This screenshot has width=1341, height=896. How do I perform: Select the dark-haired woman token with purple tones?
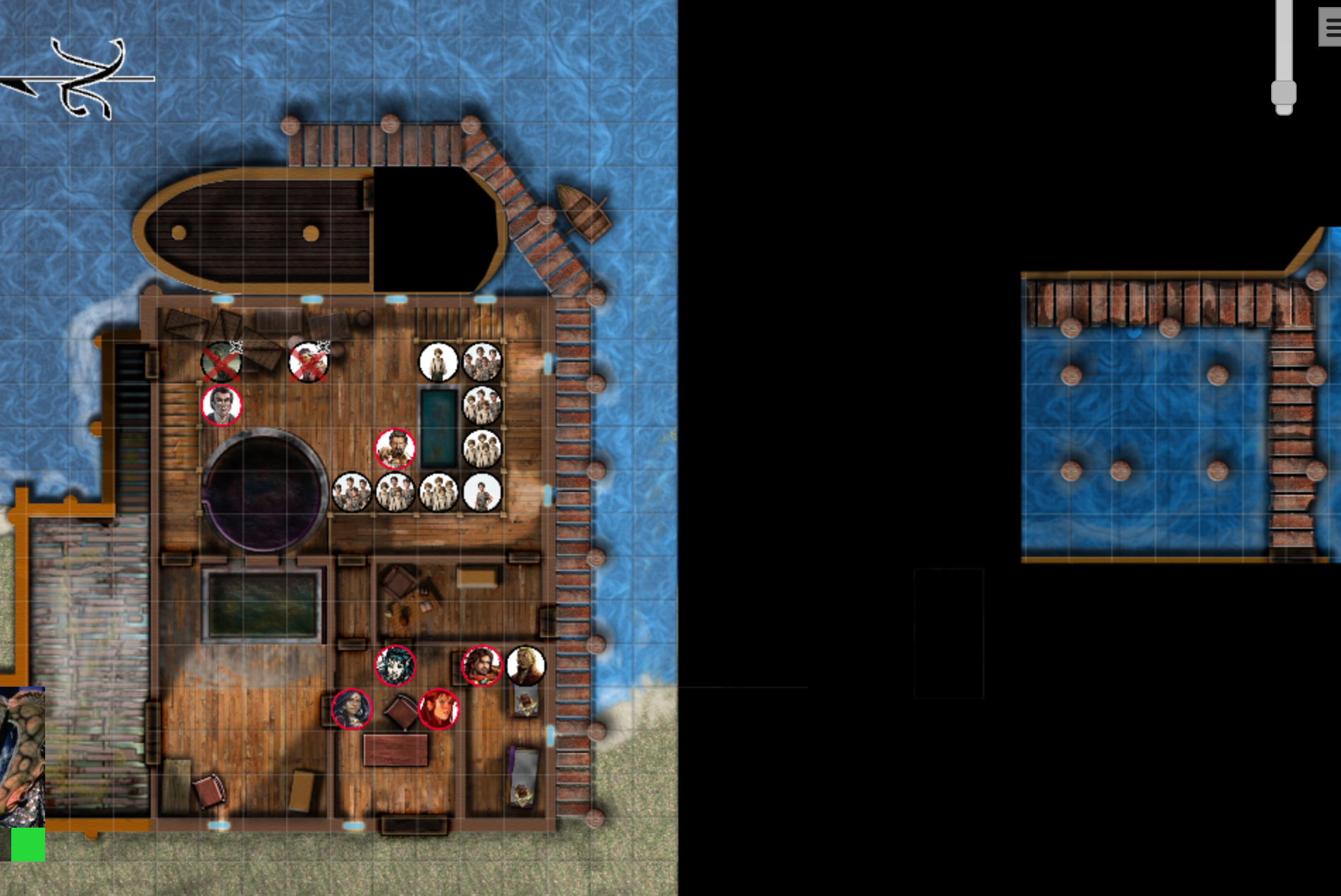click(x=351, y=708)
